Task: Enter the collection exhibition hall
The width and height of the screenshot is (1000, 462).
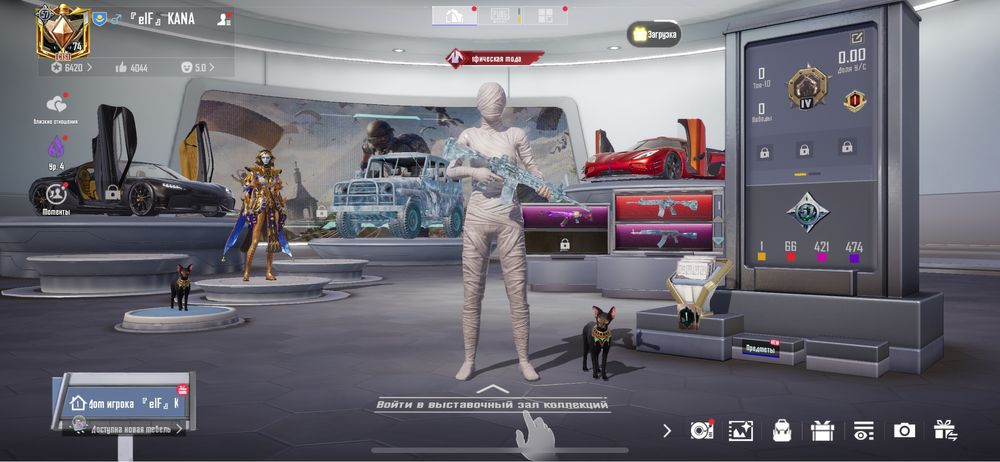Action: click(492, 404)
